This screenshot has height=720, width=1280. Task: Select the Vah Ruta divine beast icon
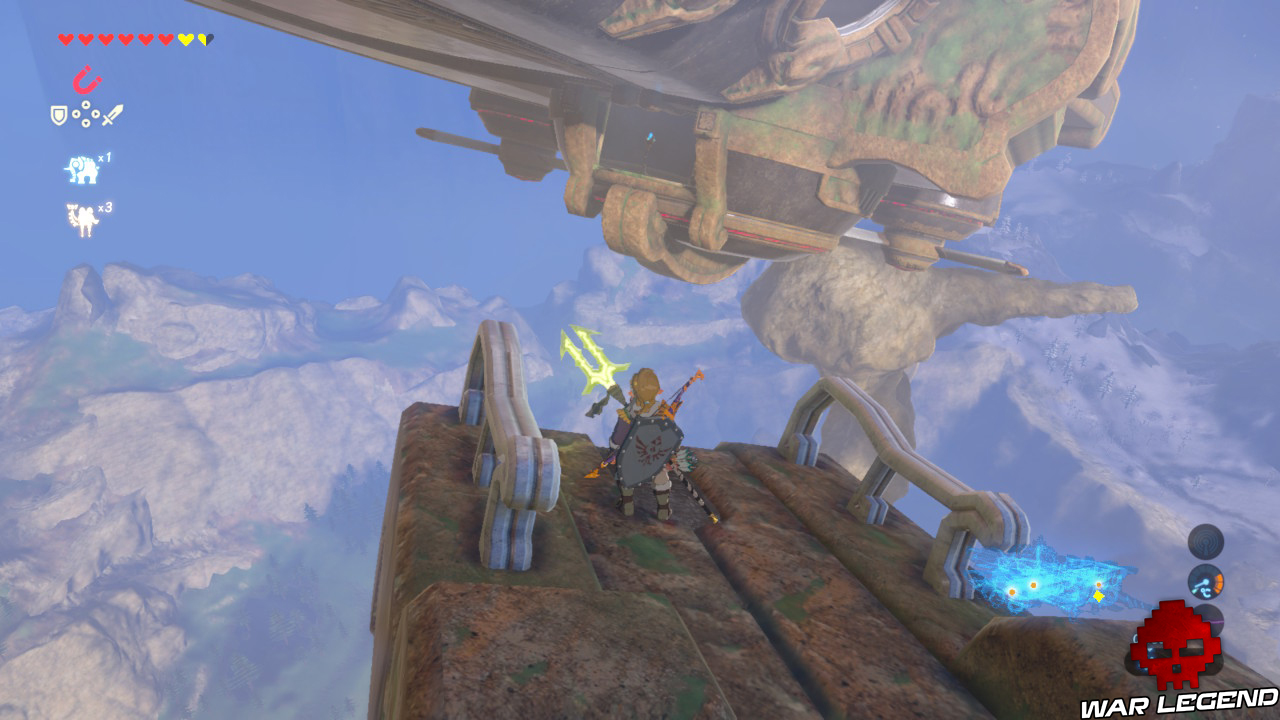83,167
